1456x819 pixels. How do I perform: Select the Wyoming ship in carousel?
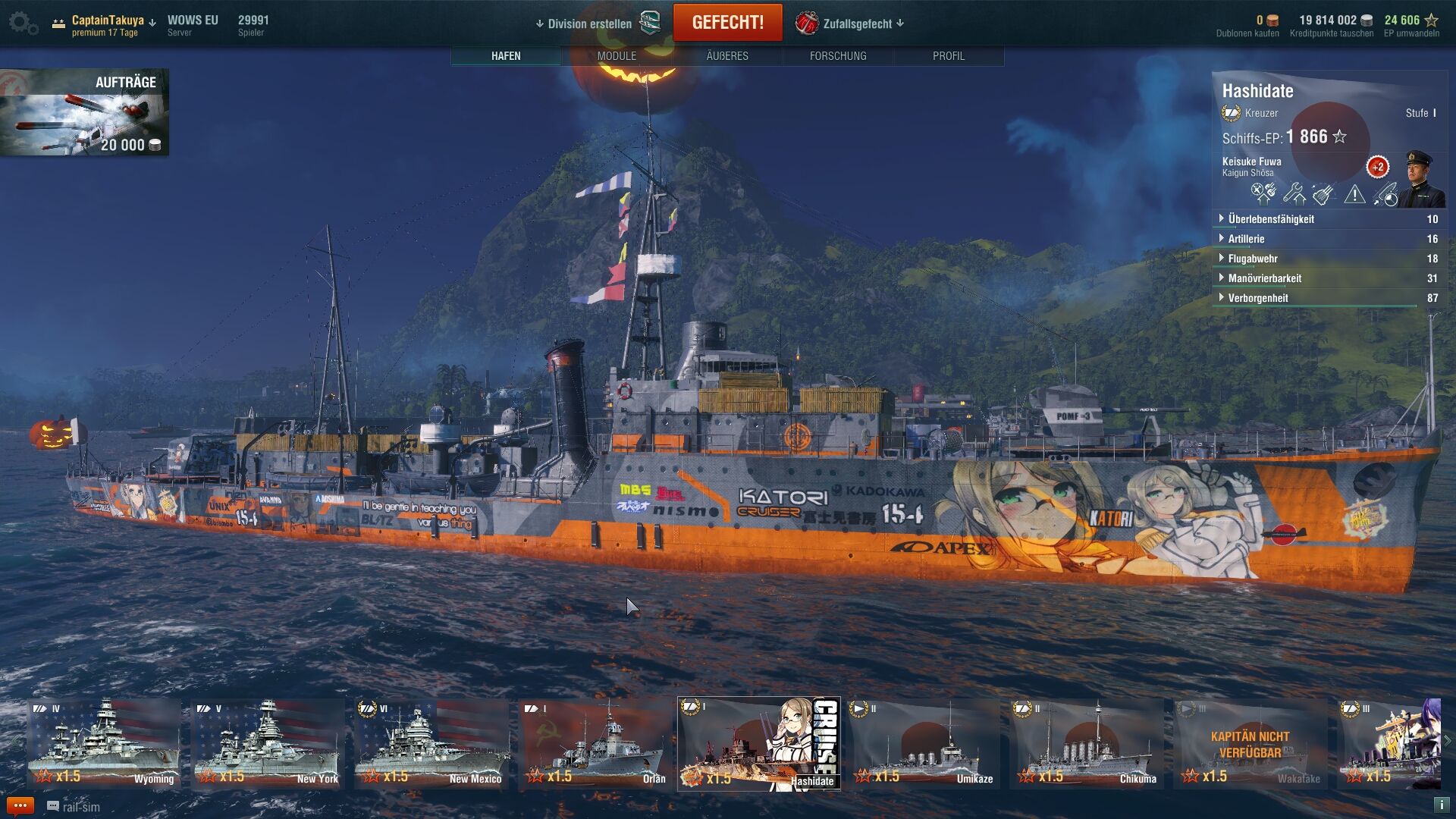(105, 743)
